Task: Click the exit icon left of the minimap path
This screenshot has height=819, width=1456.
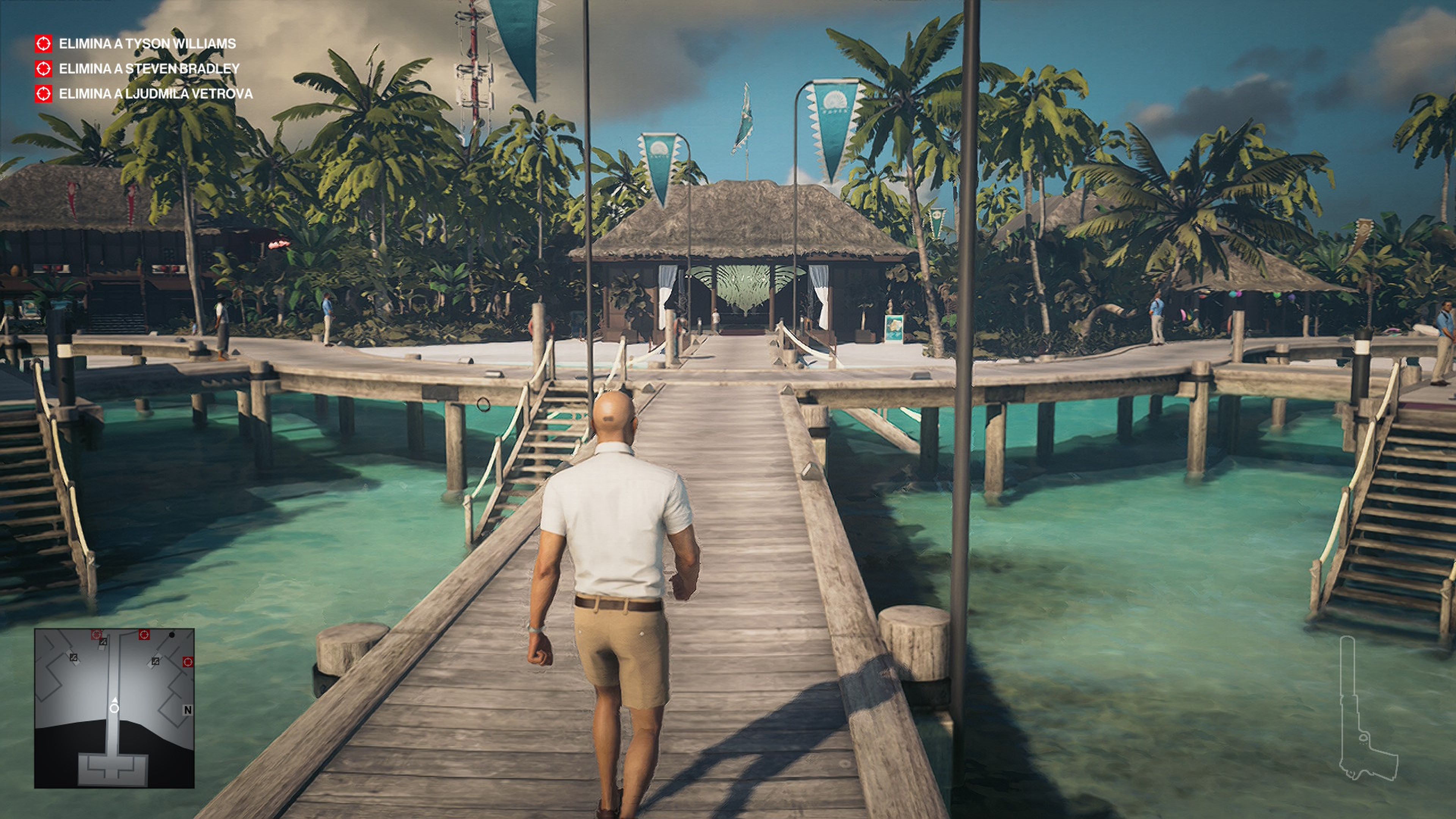Action: tap(74, 658)
